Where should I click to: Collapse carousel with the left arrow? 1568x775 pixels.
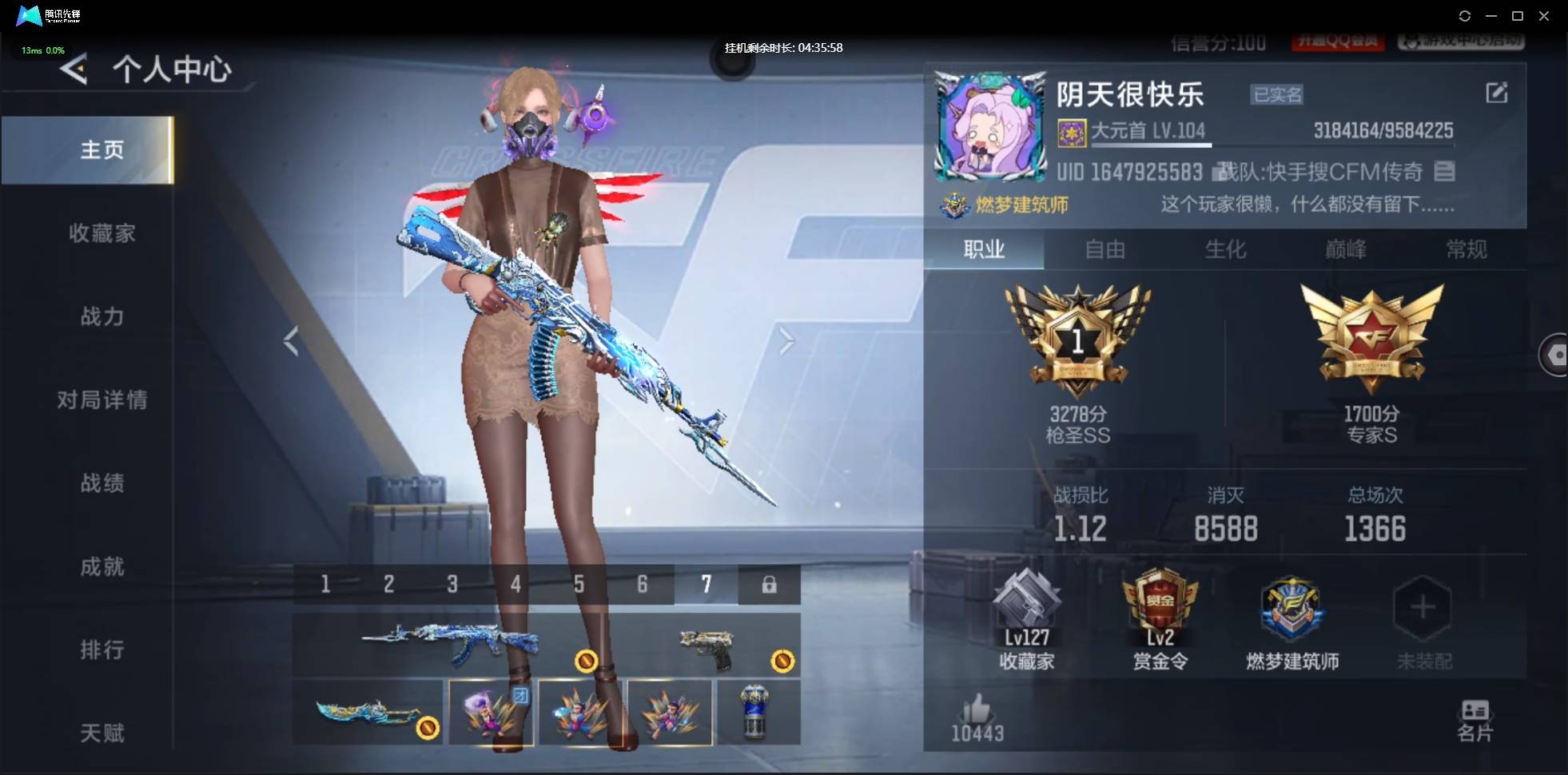292,341
